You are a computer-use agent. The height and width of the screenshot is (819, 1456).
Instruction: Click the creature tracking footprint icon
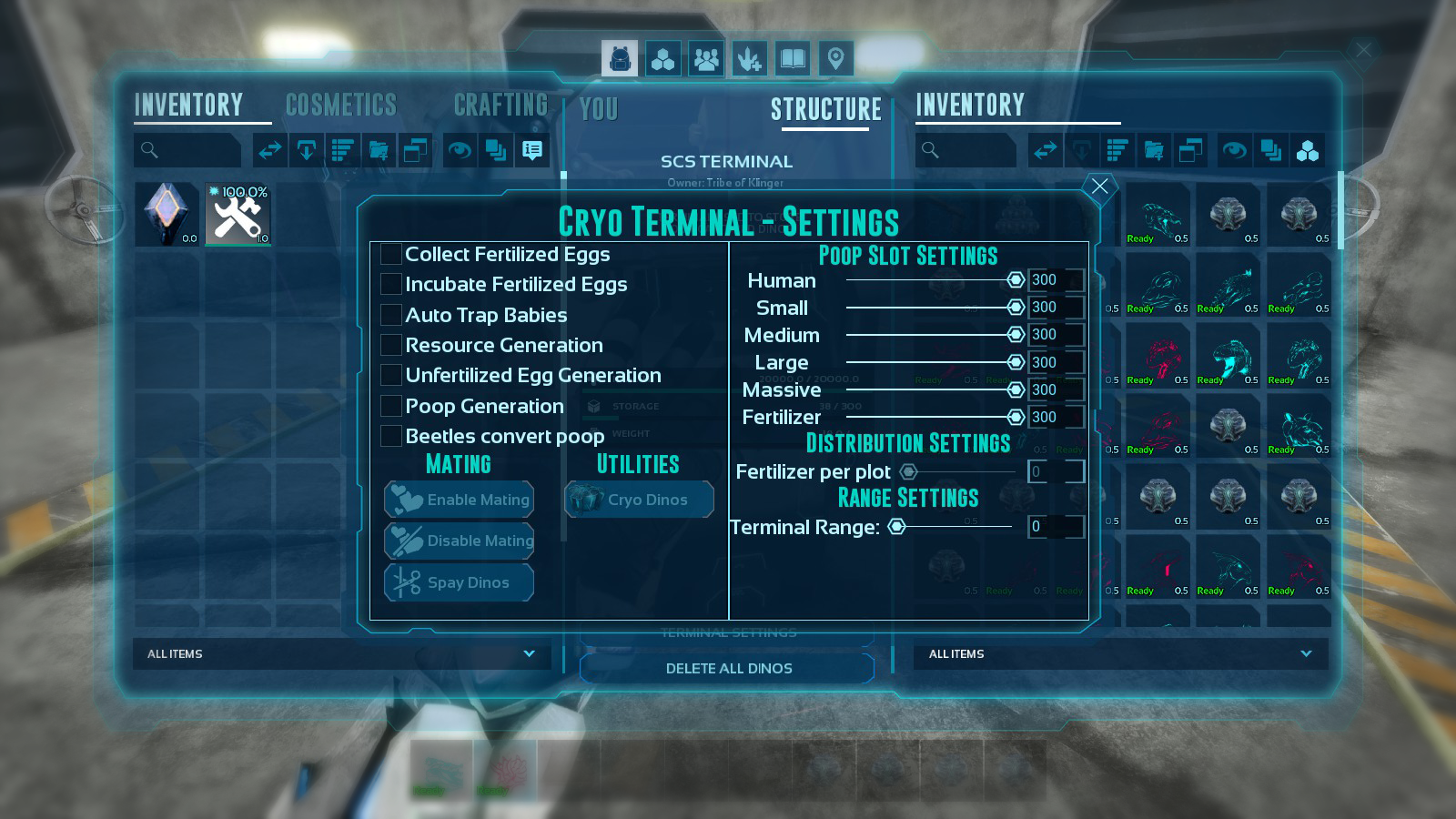[x=749, y=58]
